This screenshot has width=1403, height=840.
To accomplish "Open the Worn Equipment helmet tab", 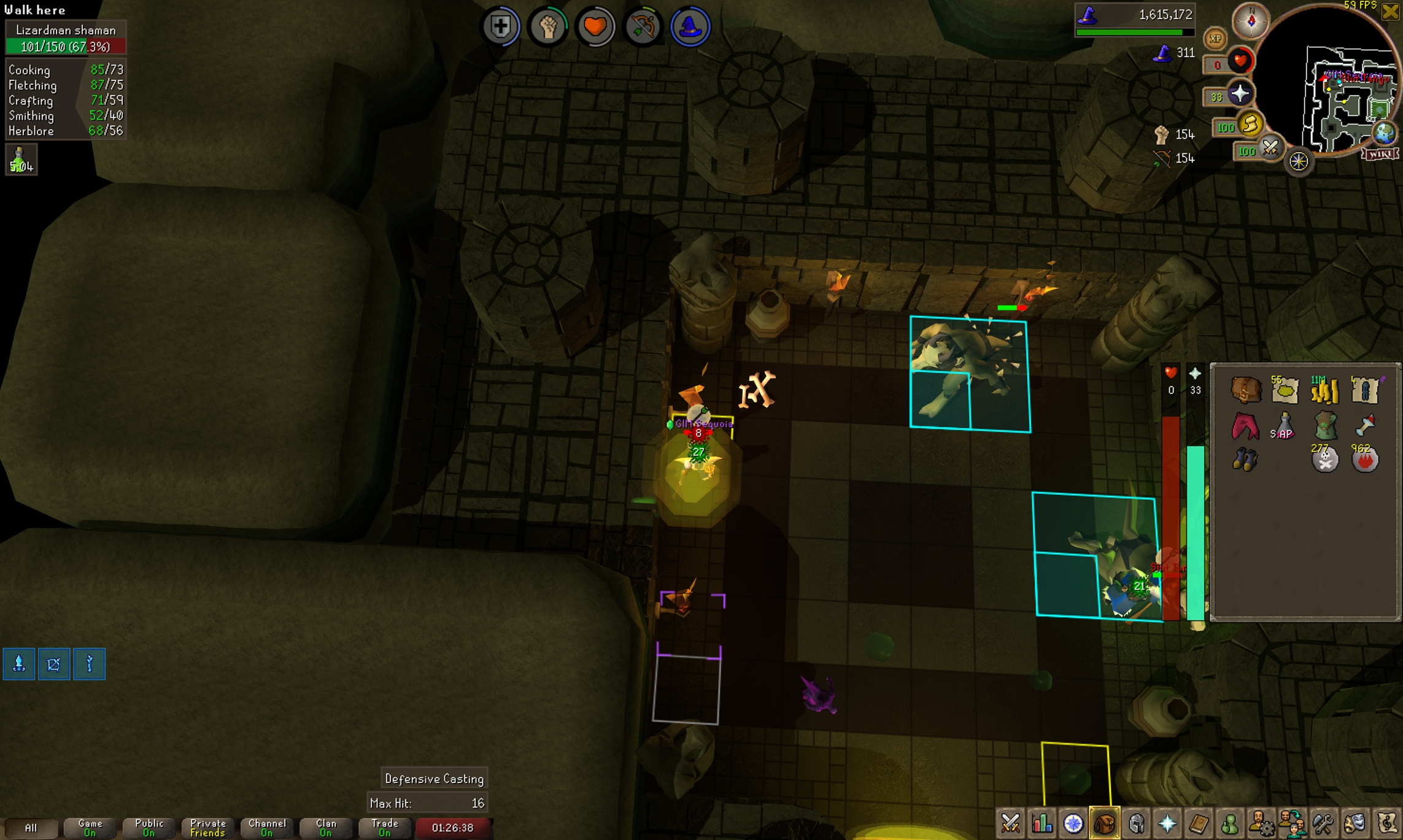I will click(1136, 823).
